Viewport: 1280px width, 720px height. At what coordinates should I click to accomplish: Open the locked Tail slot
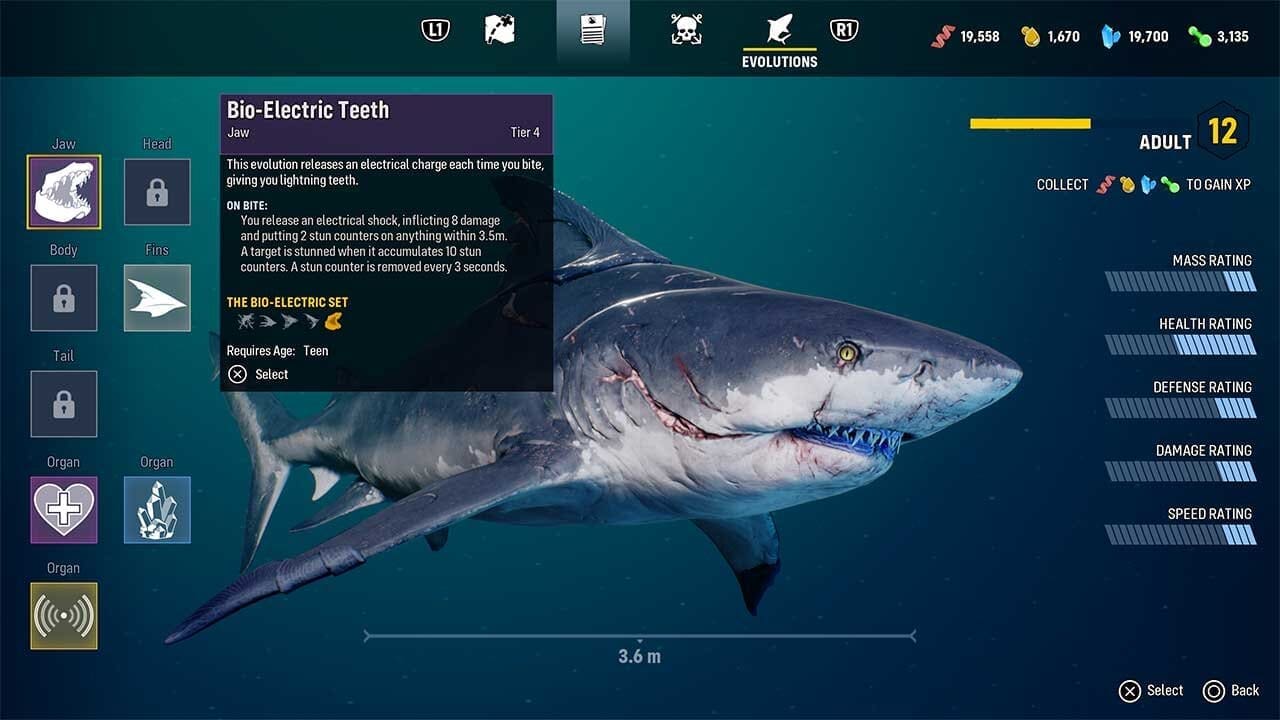tap(64, 404)
